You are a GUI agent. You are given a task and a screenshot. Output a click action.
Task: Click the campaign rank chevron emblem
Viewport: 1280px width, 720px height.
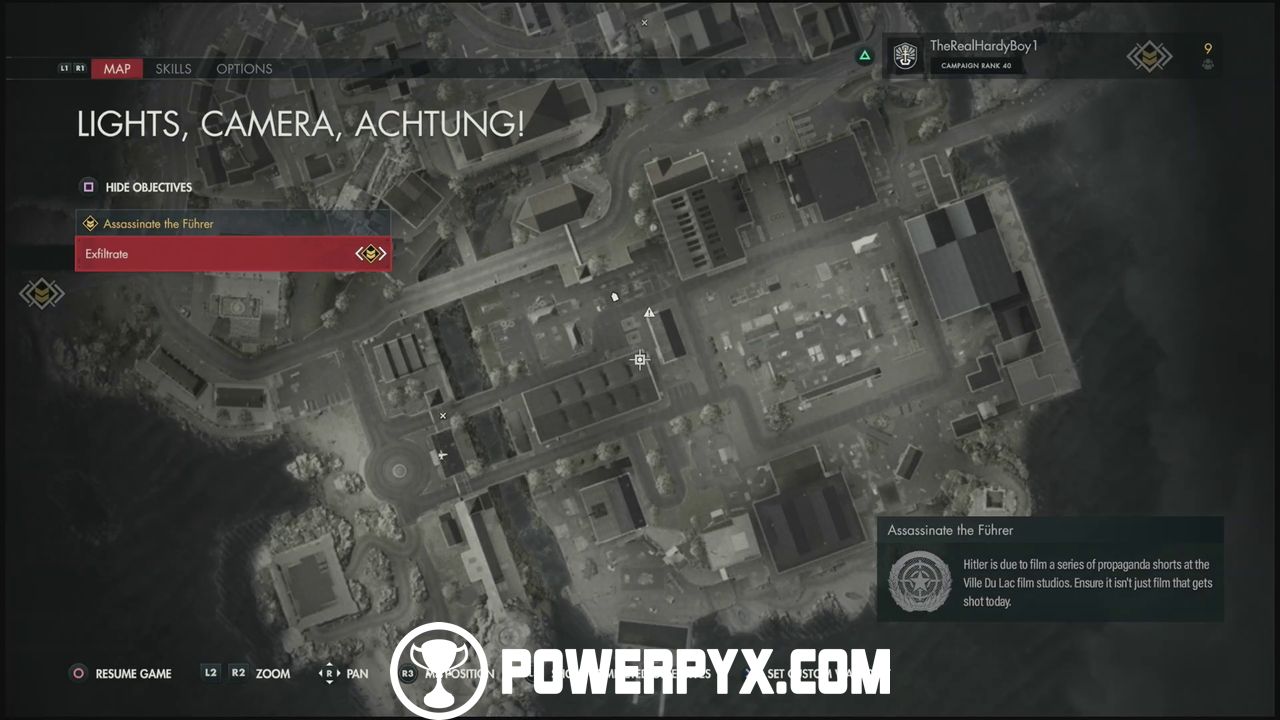coord(1149,57)
